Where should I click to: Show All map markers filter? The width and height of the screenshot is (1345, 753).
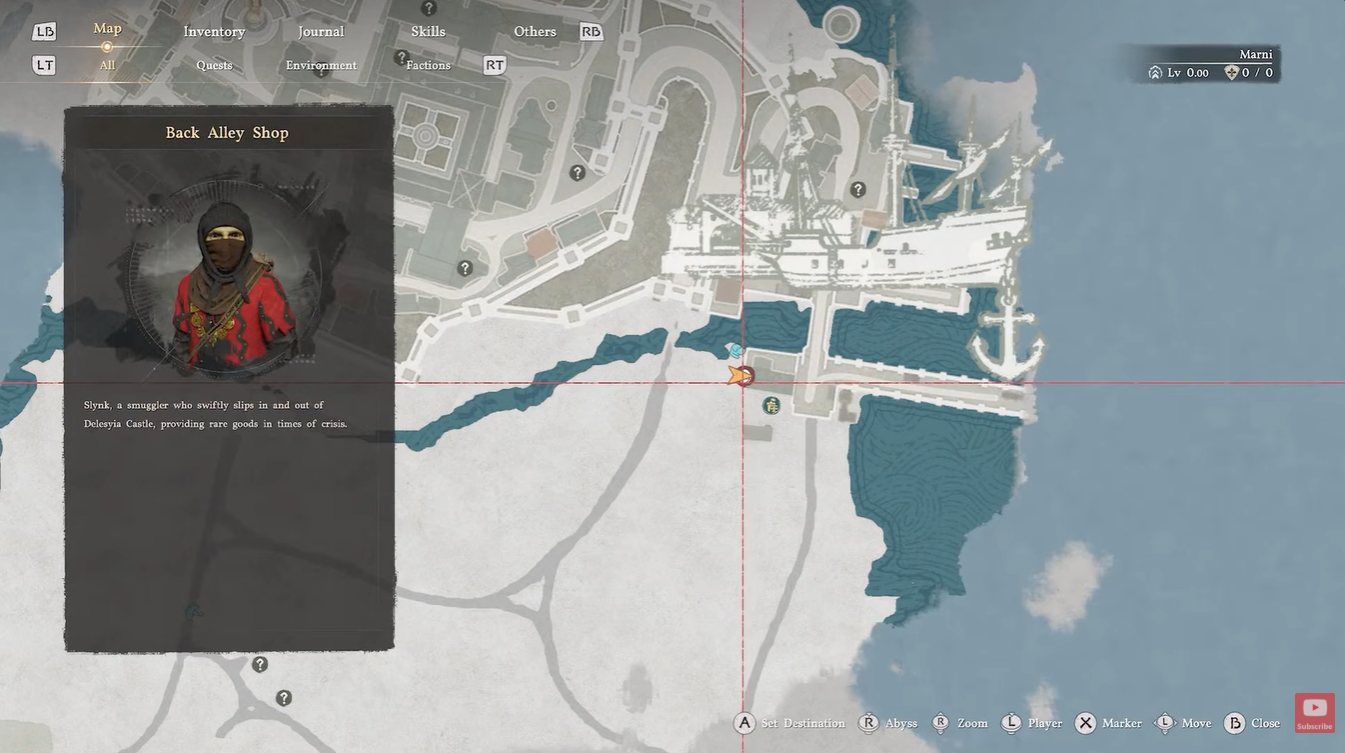click(x=107, y=66)
